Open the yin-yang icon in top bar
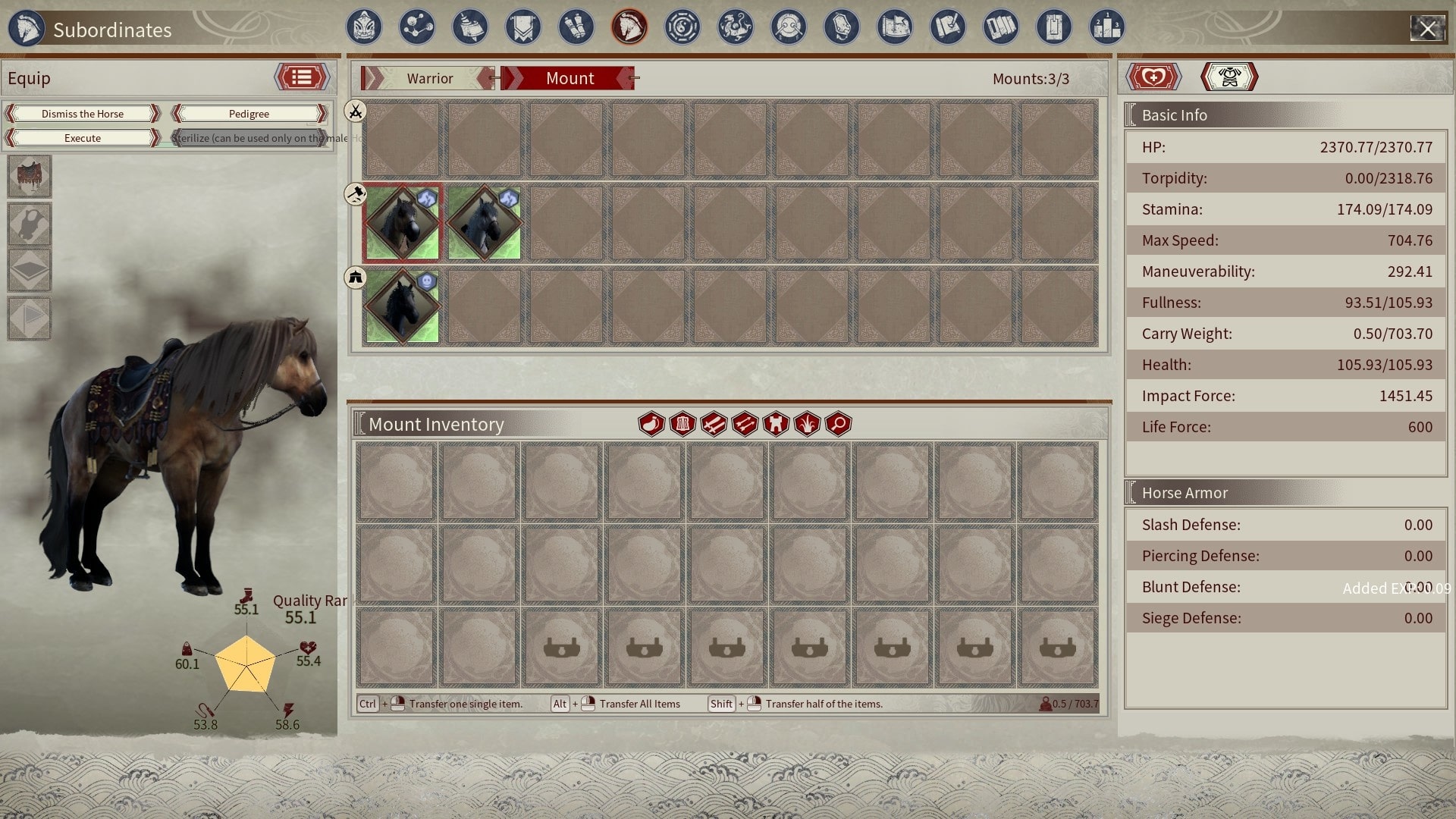 point(682,28)
